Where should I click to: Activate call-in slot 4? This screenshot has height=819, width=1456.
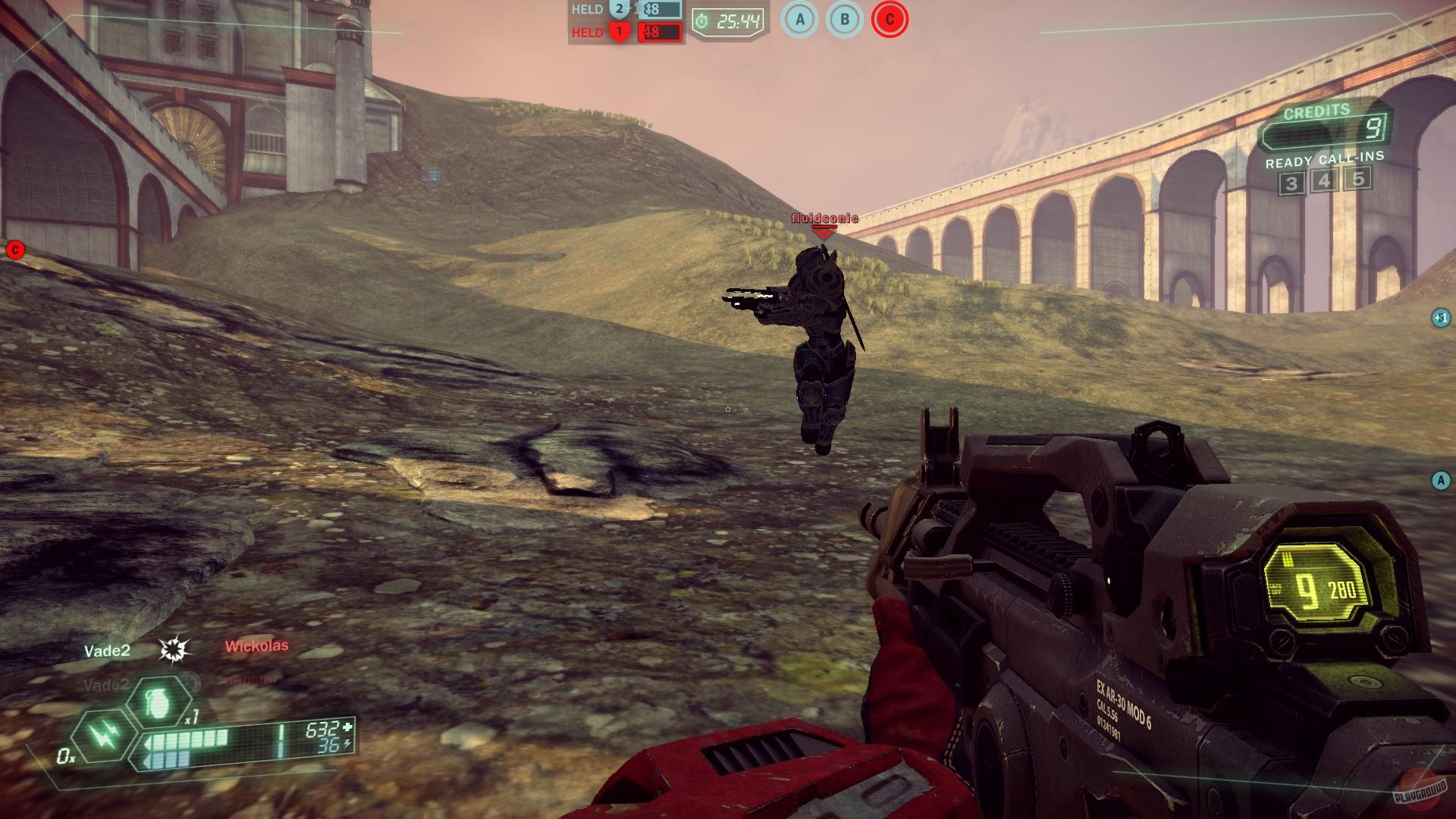point(1324,182)
